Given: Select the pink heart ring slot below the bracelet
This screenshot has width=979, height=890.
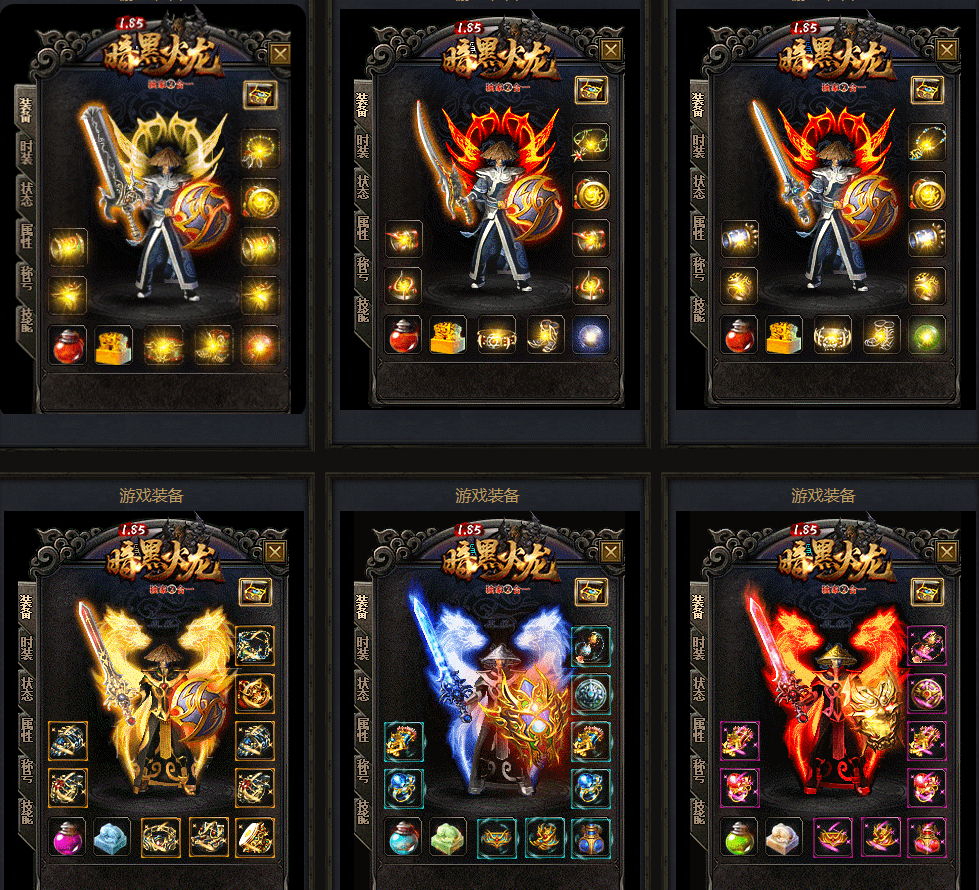Looking at the screenshot, I should (740, 787).
